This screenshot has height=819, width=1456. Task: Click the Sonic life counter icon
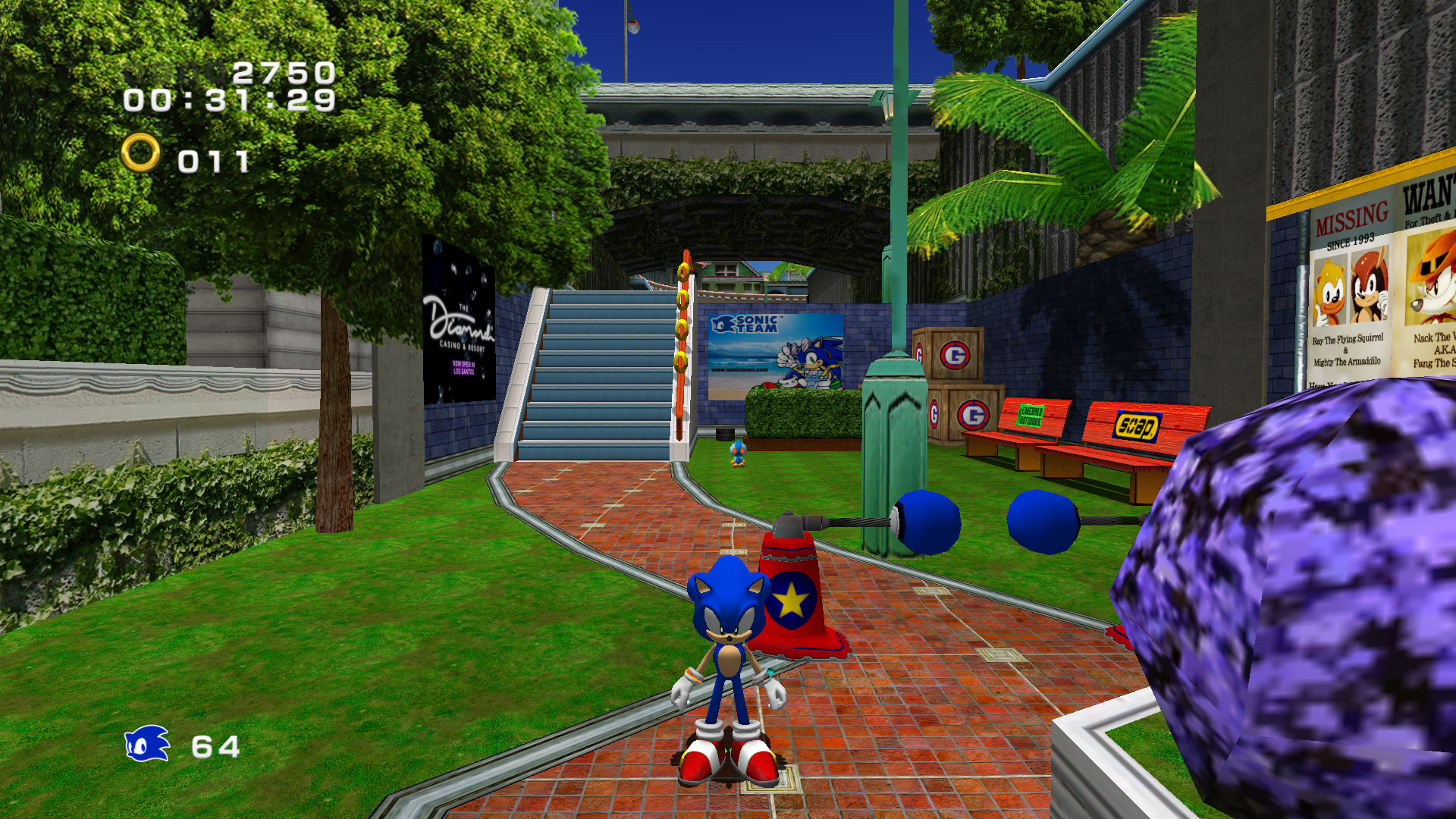click(146, 745)
